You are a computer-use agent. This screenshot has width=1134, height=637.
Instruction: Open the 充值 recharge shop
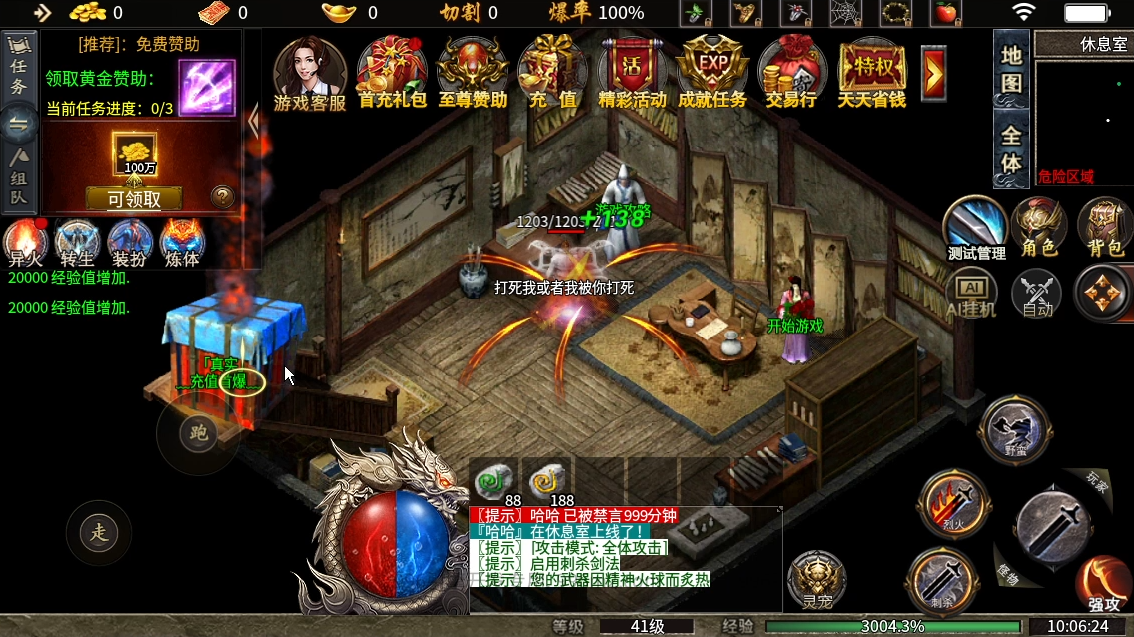pyautogui.click(x=552, y=70)
